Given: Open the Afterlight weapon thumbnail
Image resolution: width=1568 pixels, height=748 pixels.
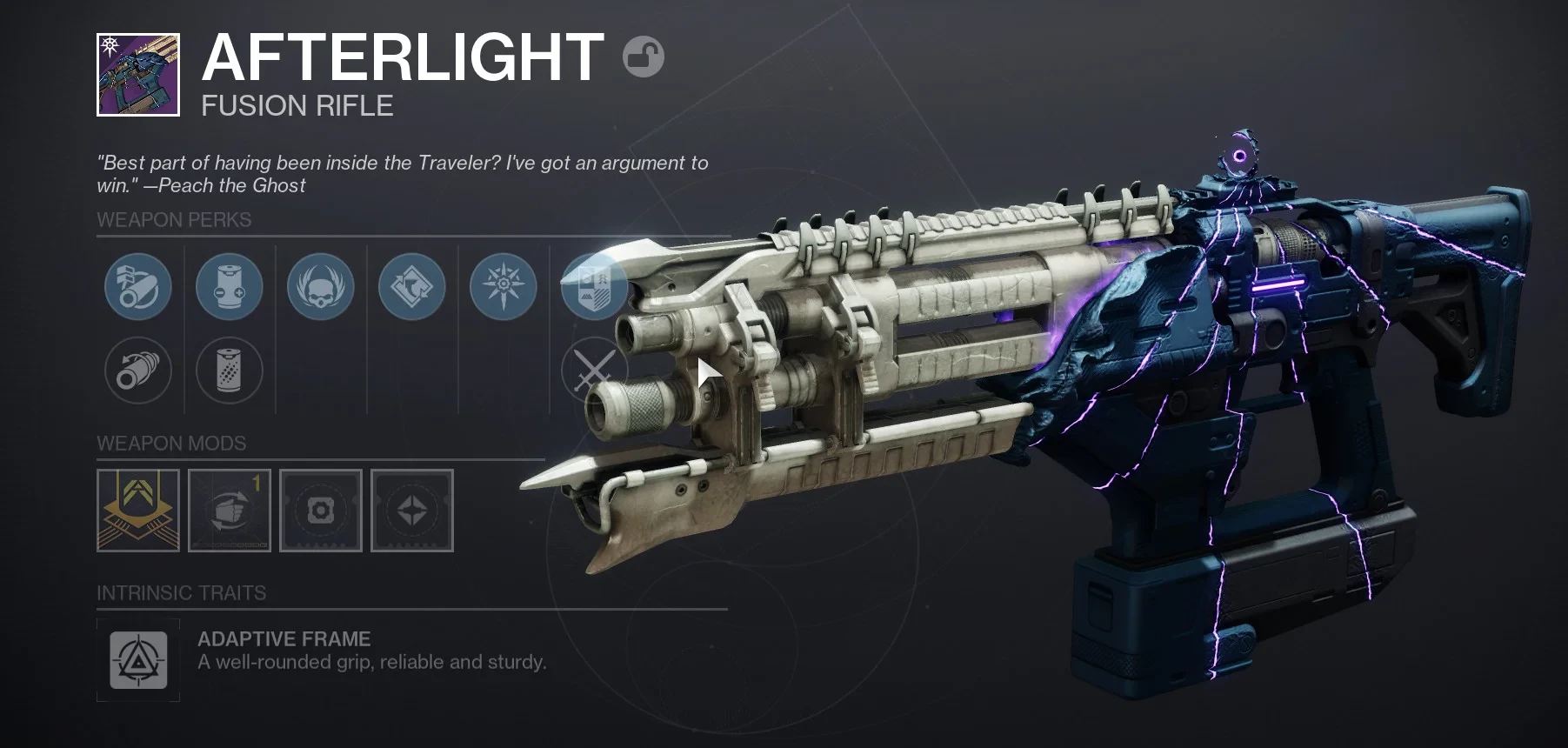Looking at the screenshot, I should point(138,75).
